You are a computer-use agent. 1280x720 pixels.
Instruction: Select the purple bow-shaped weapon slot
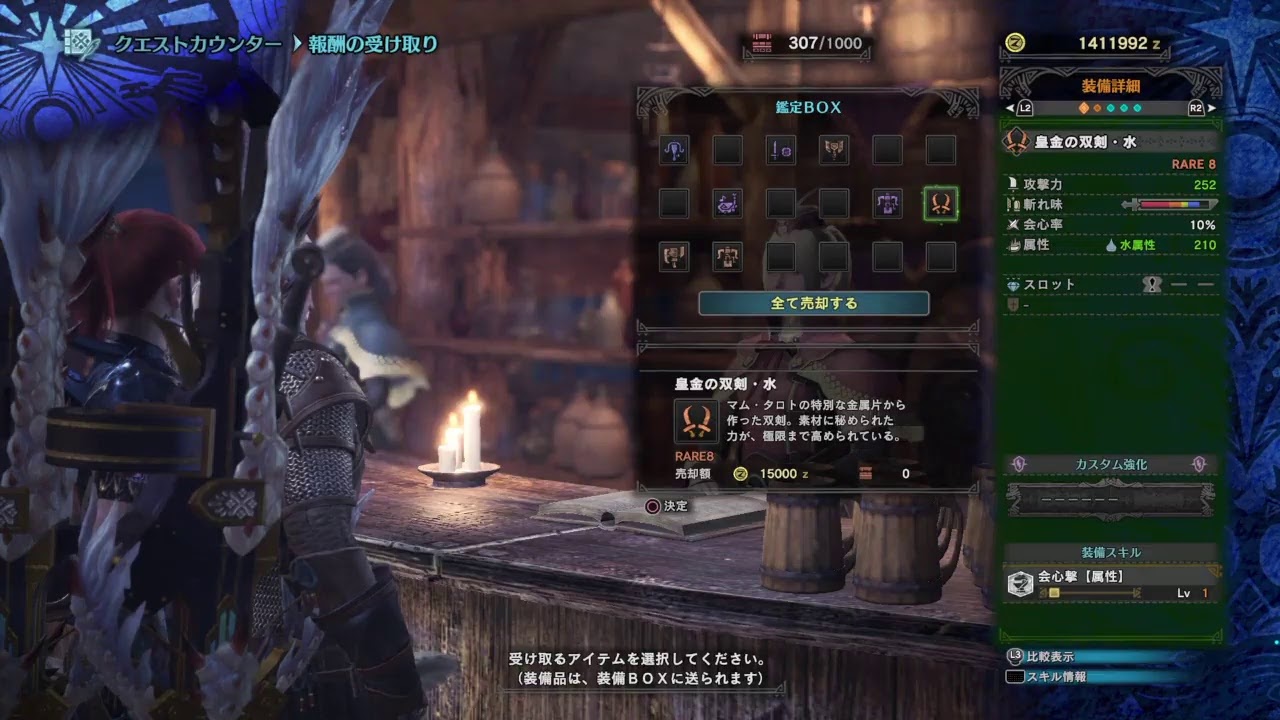coord(673,151)
